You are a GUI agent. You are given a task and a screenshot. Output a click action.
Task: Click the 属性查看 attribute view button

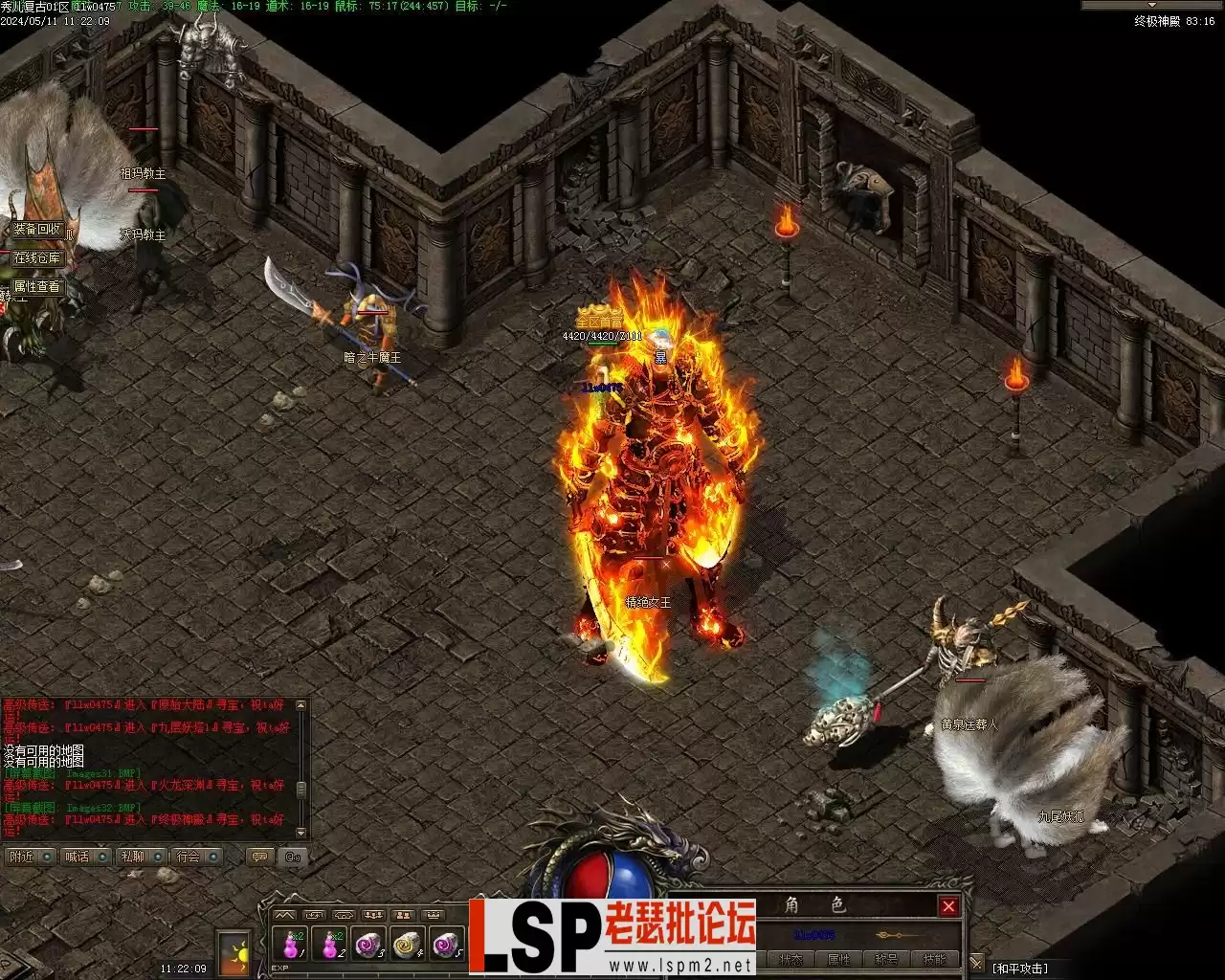click(37, 286)
